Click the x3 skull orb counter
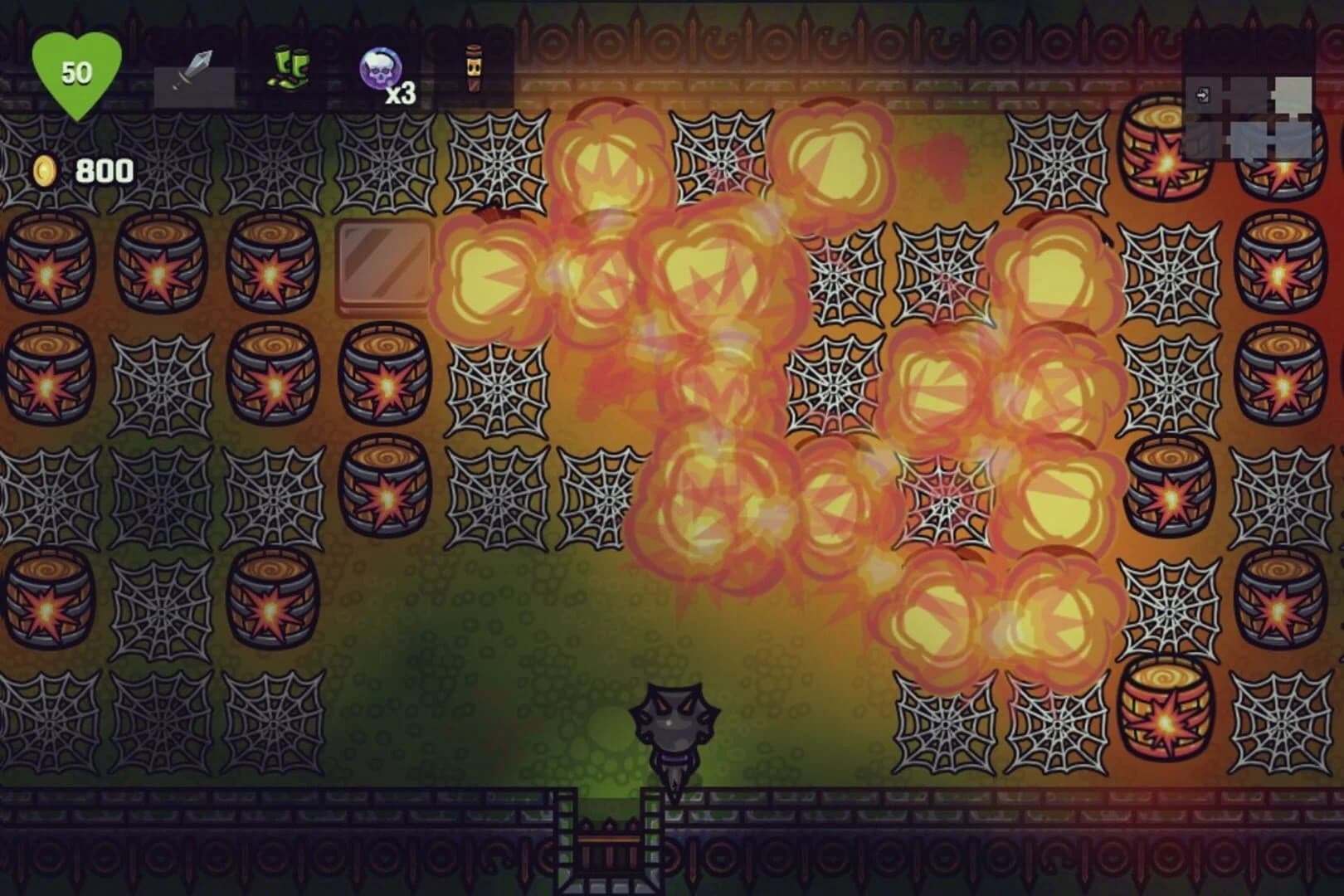This screenshot has width=1344, height=896. (400, 94)
